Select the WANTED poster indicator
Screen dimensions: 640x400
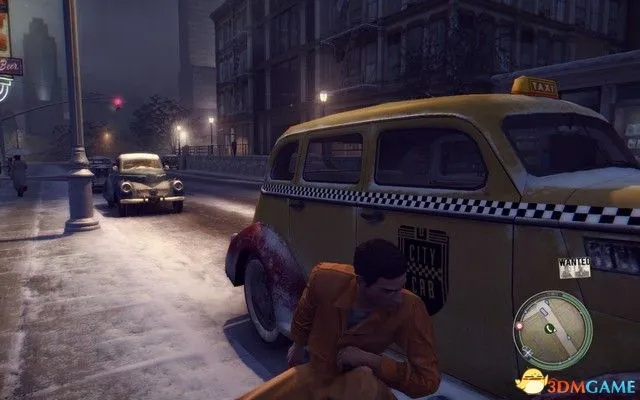coord(573,267)
